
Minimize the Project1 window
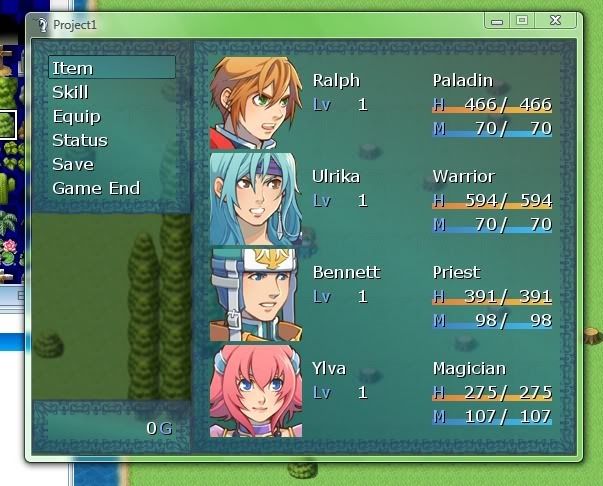pyautogui.click(x=497, y=20)
